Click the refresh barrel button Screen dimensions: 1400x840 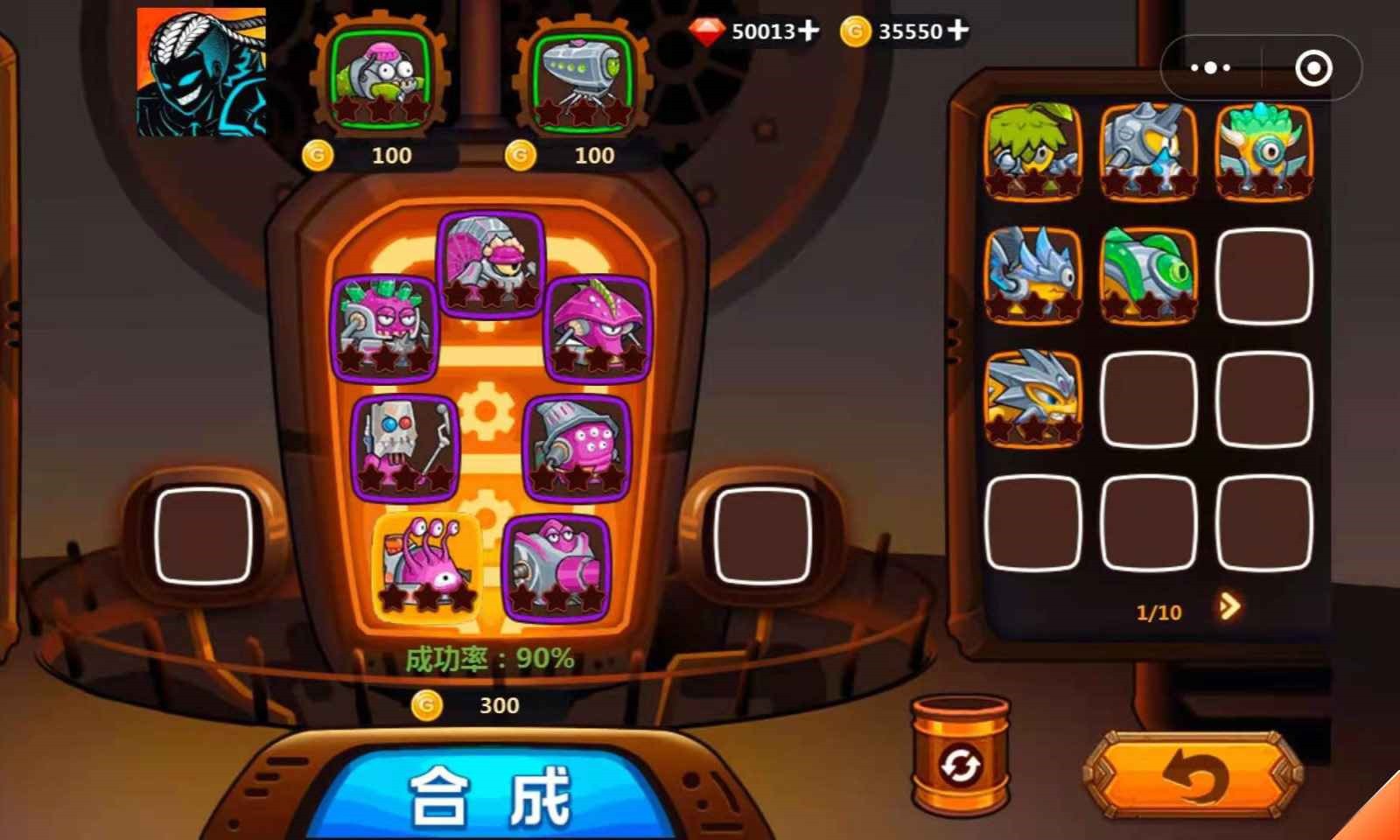coord(961,759)
